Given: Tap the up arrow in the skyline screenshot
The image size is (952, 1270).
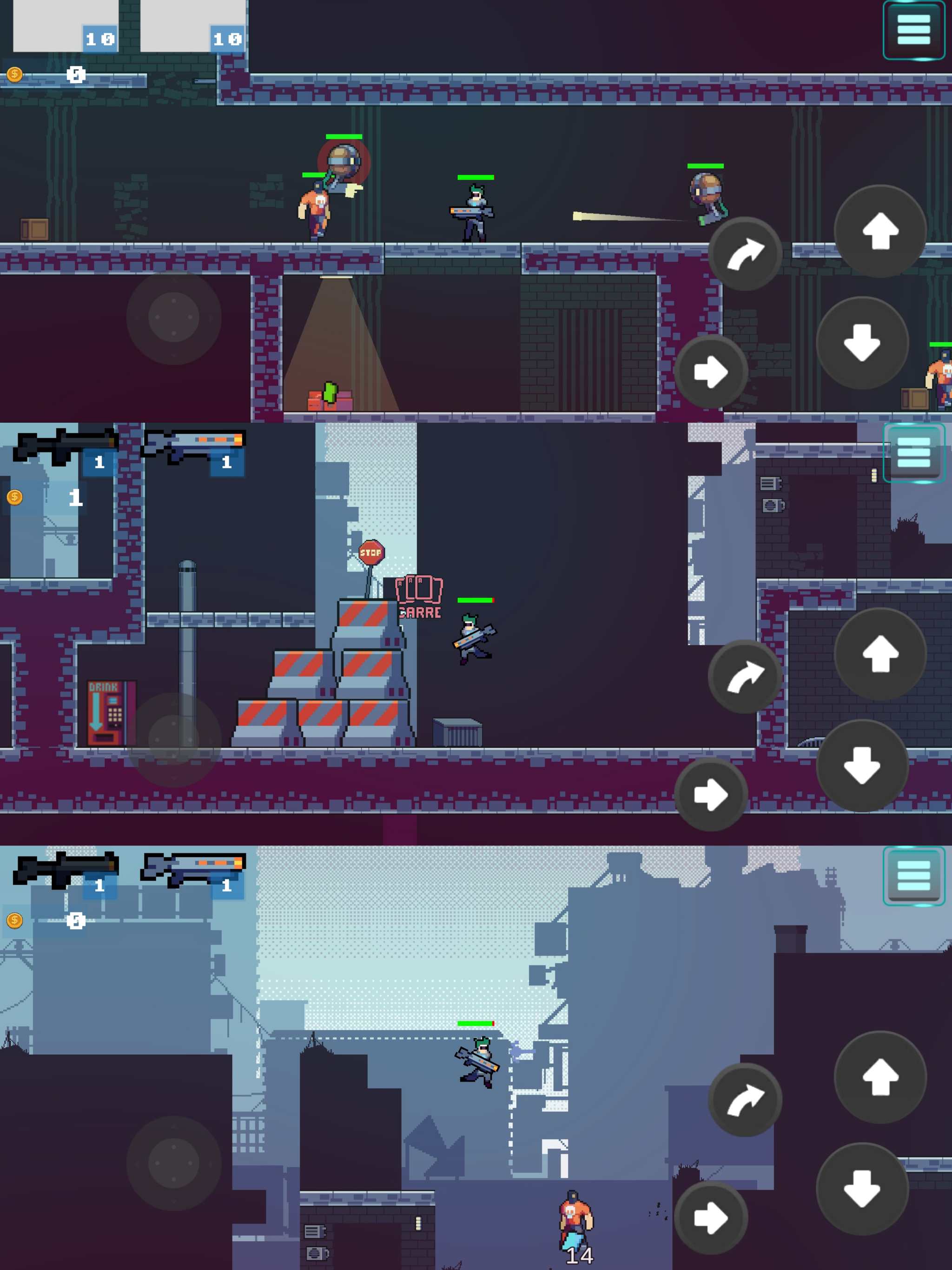Looking at the screenshot, I should coord(879,1077).
